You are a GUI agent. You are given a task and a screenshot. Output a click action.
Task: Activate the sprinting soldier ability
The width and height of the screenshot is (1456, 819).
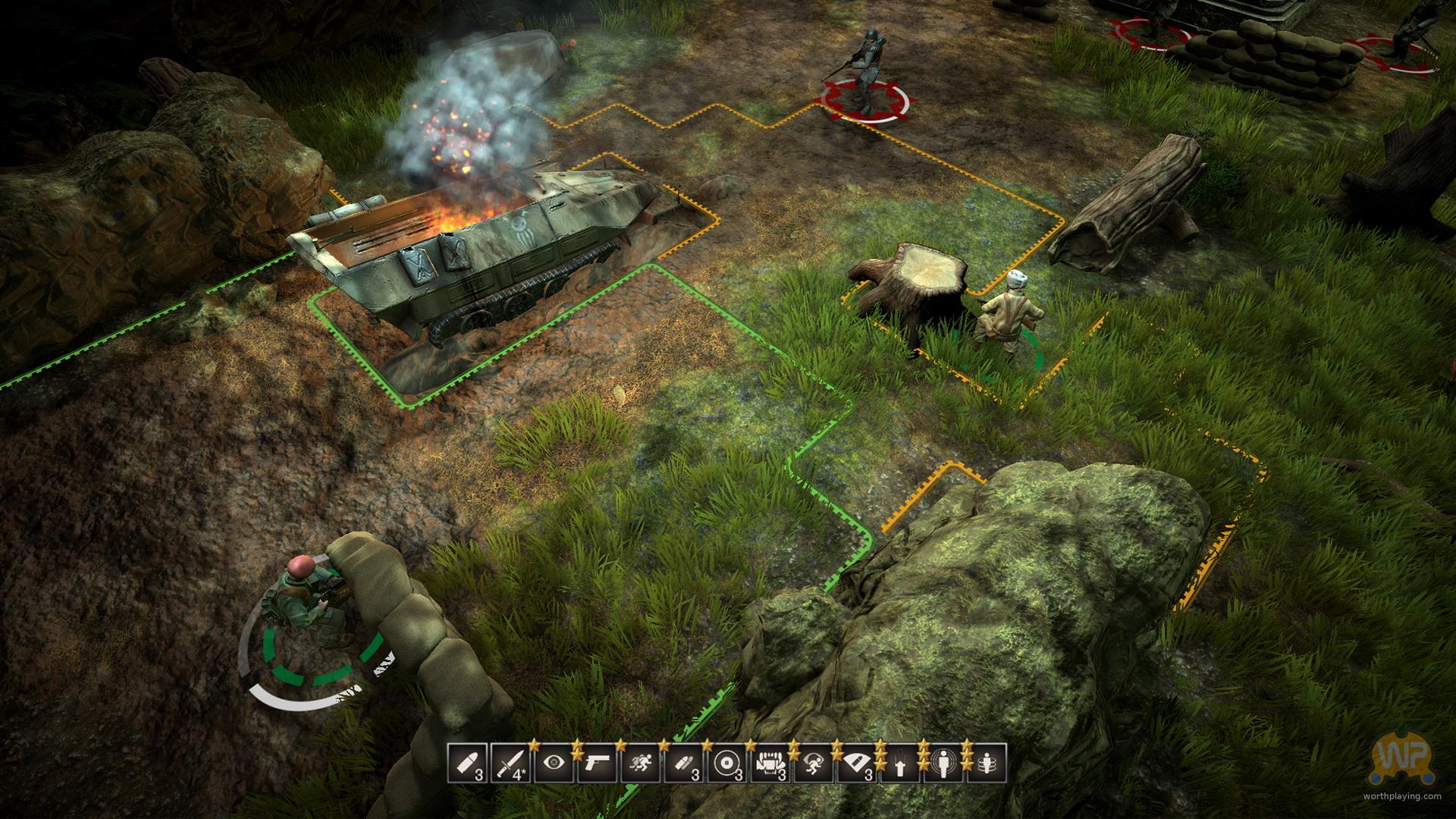(641, 764)
